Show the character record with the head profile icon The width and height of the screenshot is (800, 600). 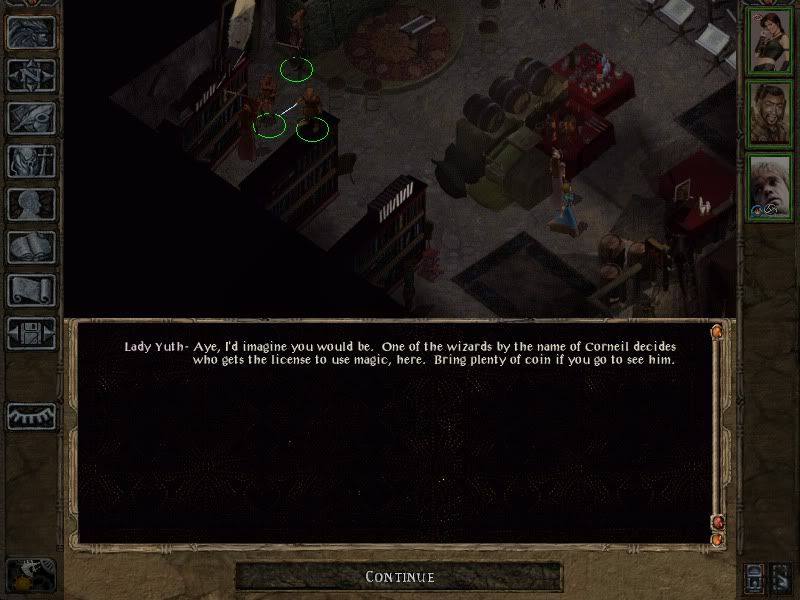(x=31, y=204)
